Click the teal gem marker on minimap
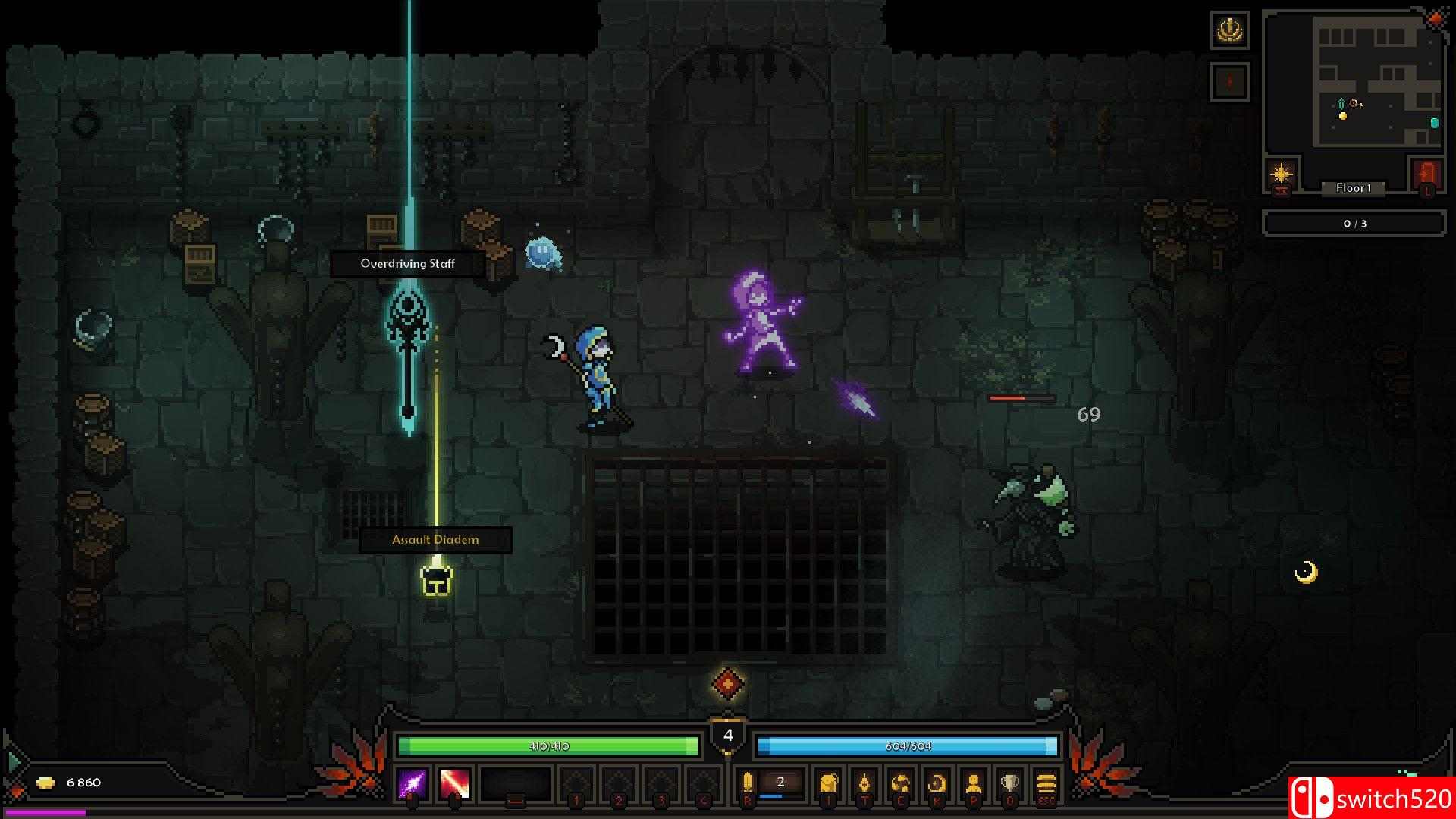The image size is (1456, 819). coord(1434,122)
